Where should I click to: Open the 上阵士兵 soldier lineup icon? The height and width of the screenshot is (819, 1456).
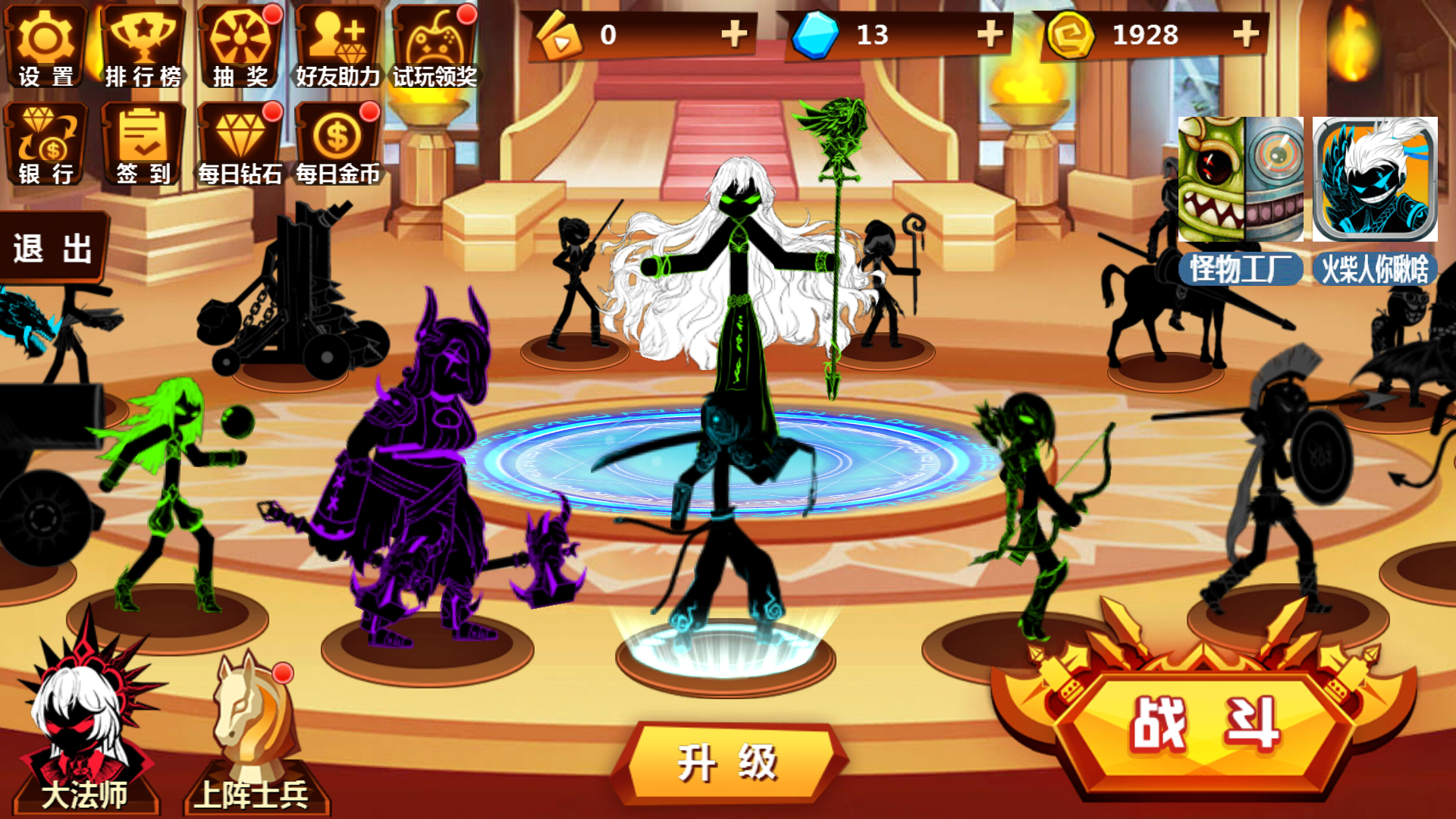tap(252, 736)
